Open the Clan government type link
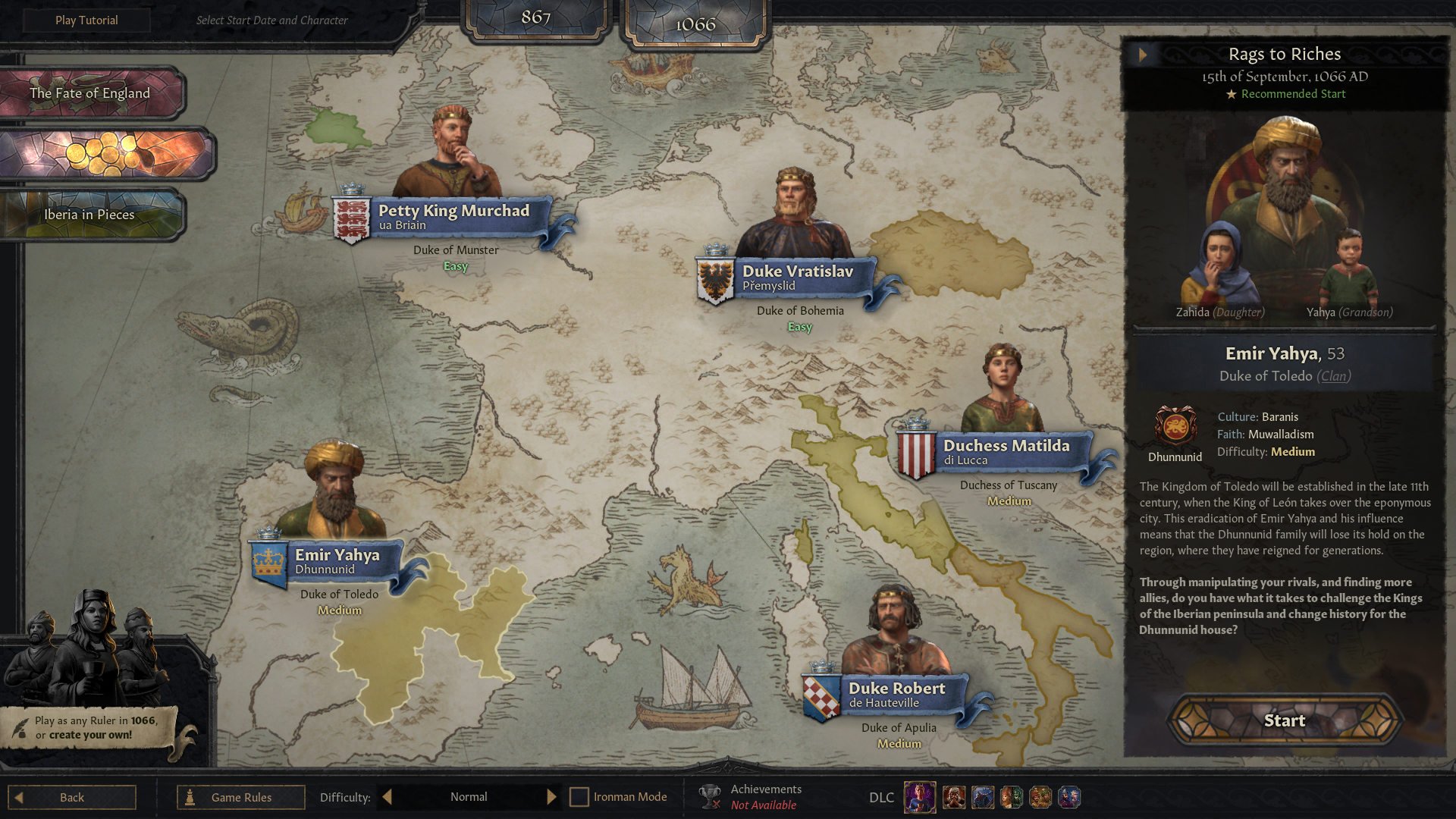 click(1334, 376)
